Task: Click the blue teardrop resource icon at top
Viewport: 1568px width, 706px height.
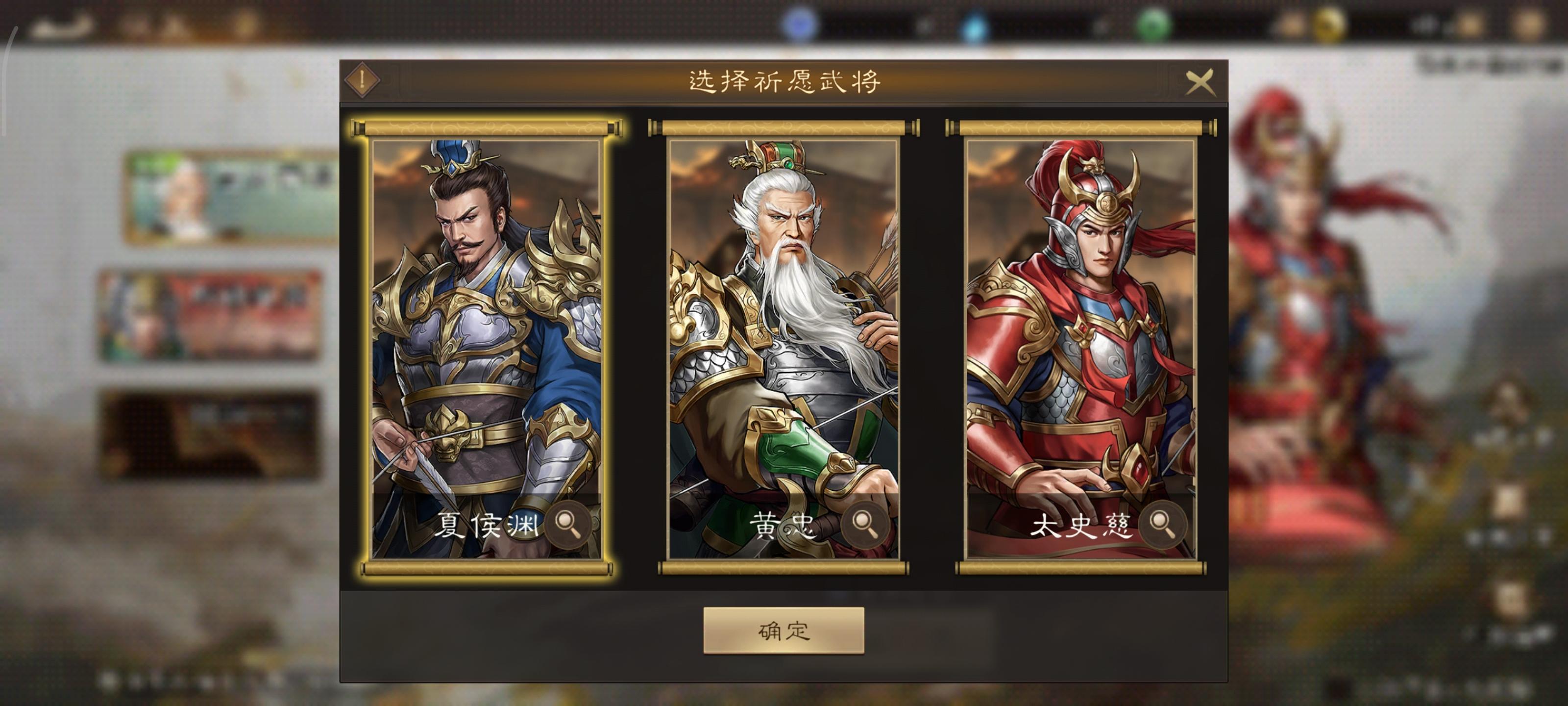Action: 975,25
